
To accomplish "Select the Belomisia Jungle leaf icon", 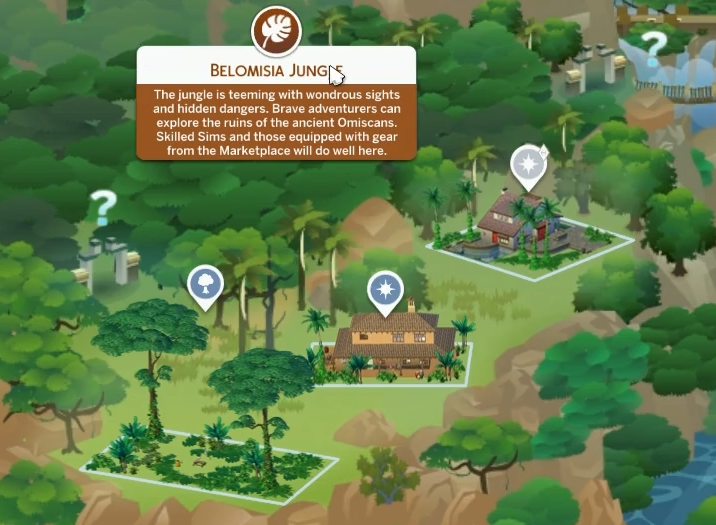I will click(276, 32).
